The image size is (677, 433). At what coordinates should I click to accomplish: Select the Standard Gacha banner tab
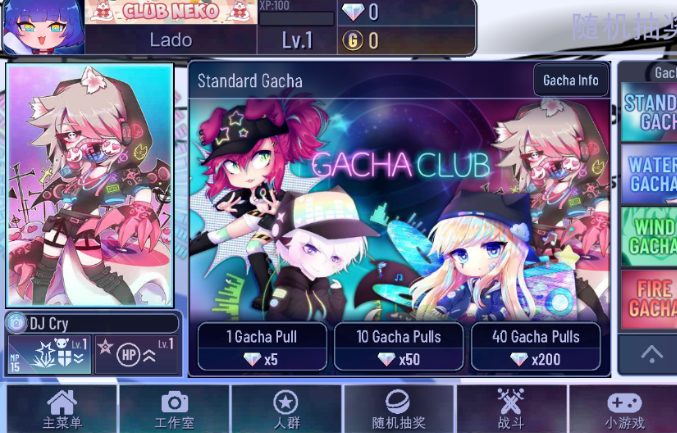[649, 111]
